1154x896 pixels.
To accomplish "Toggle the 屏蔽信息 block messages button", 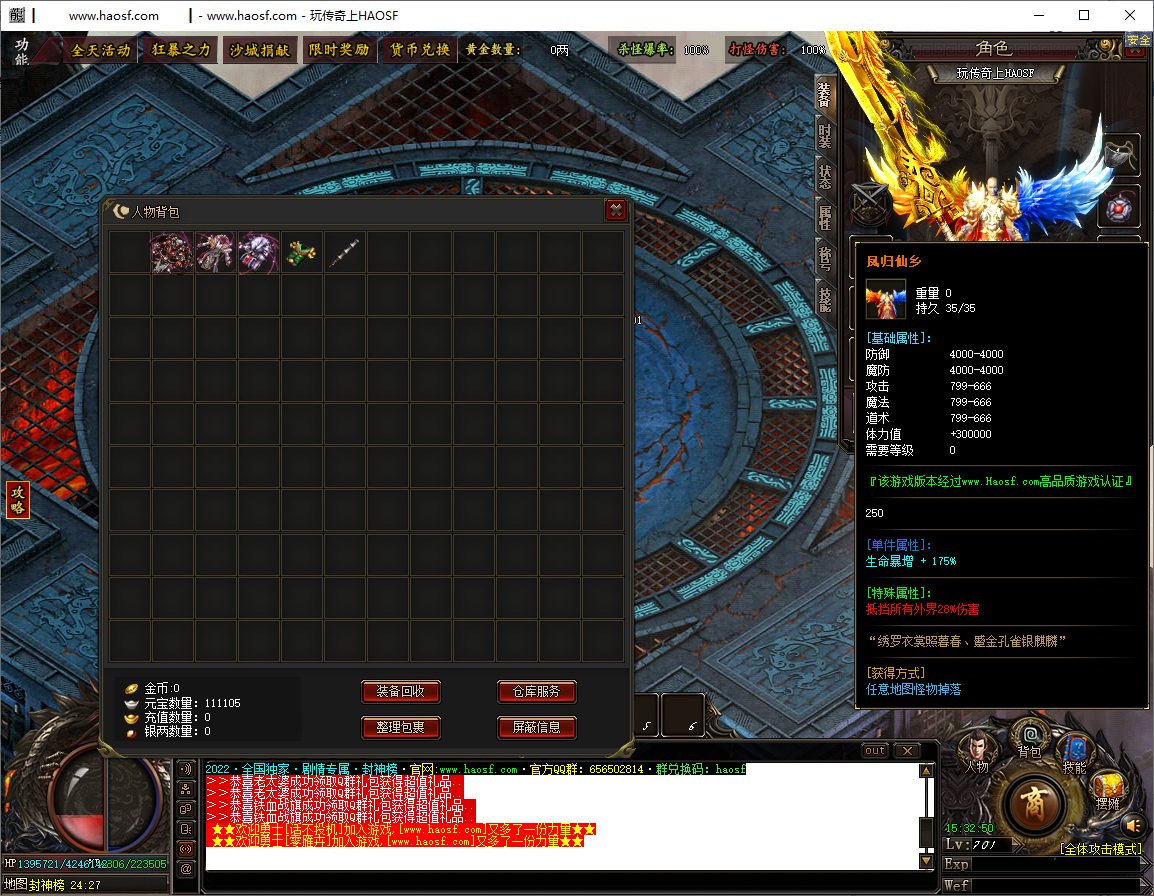I will [537, 727].
